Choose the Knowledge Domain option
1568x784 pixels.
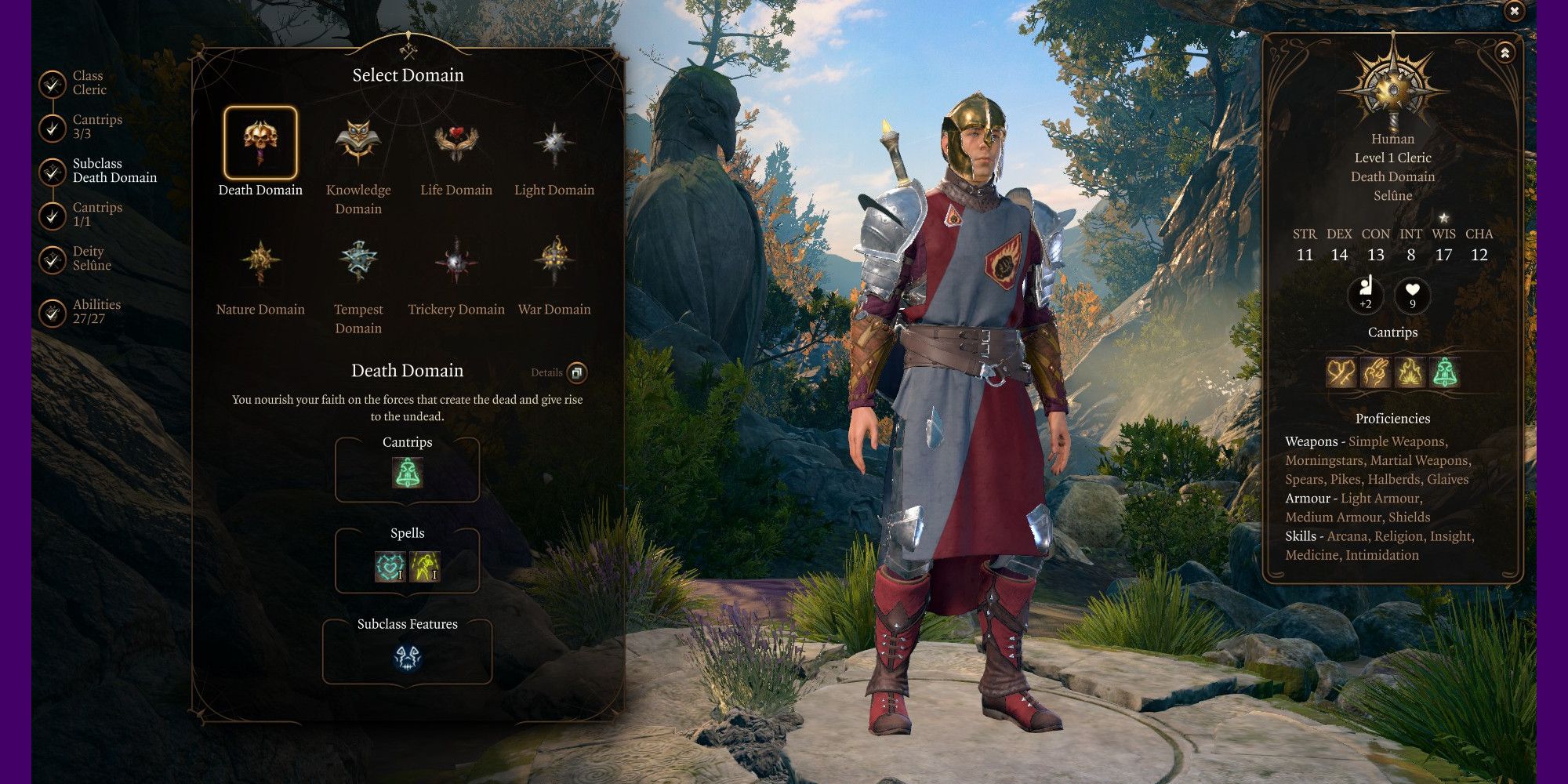click(x=358, y=143)
